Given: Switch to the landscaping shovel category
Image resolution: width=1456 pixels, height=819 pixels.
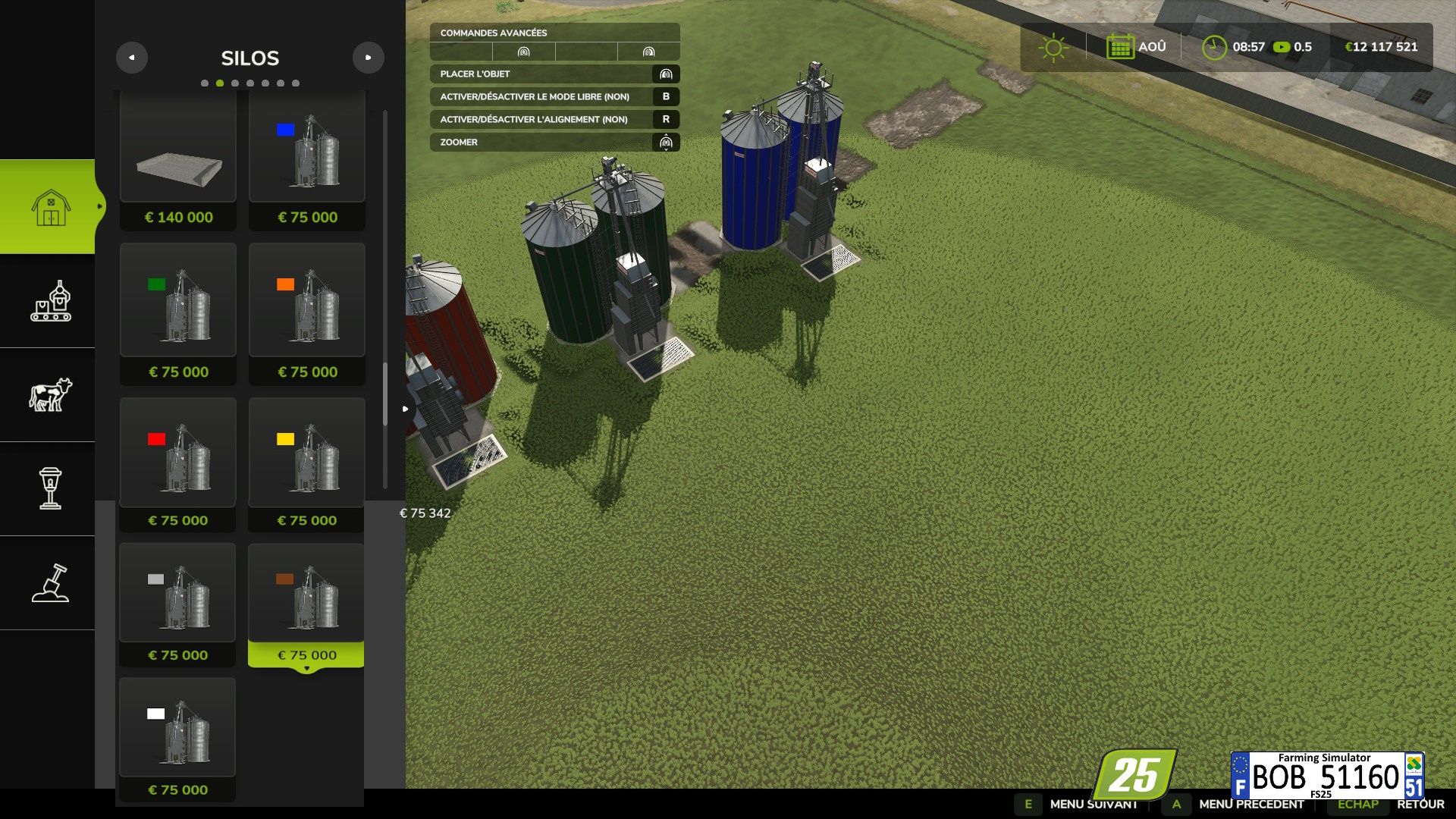Looking at the screenshot, I should click(x=50, y=583).
